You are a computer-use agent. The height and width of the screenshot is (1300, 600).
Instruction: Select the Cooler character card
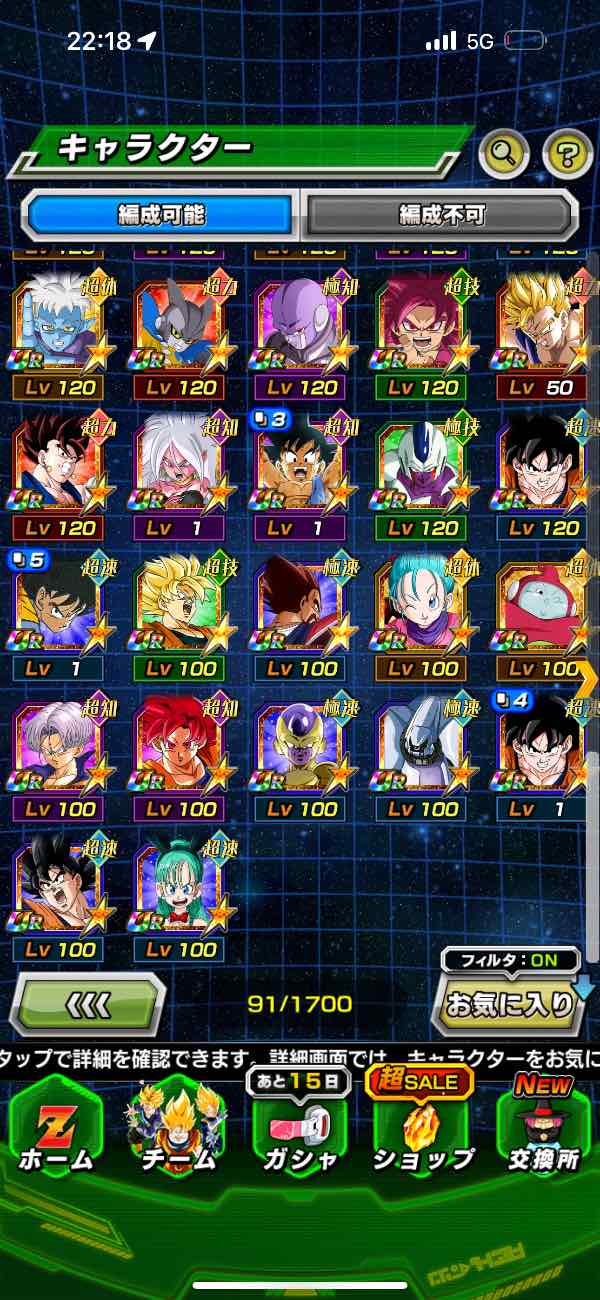pos(423,465)
